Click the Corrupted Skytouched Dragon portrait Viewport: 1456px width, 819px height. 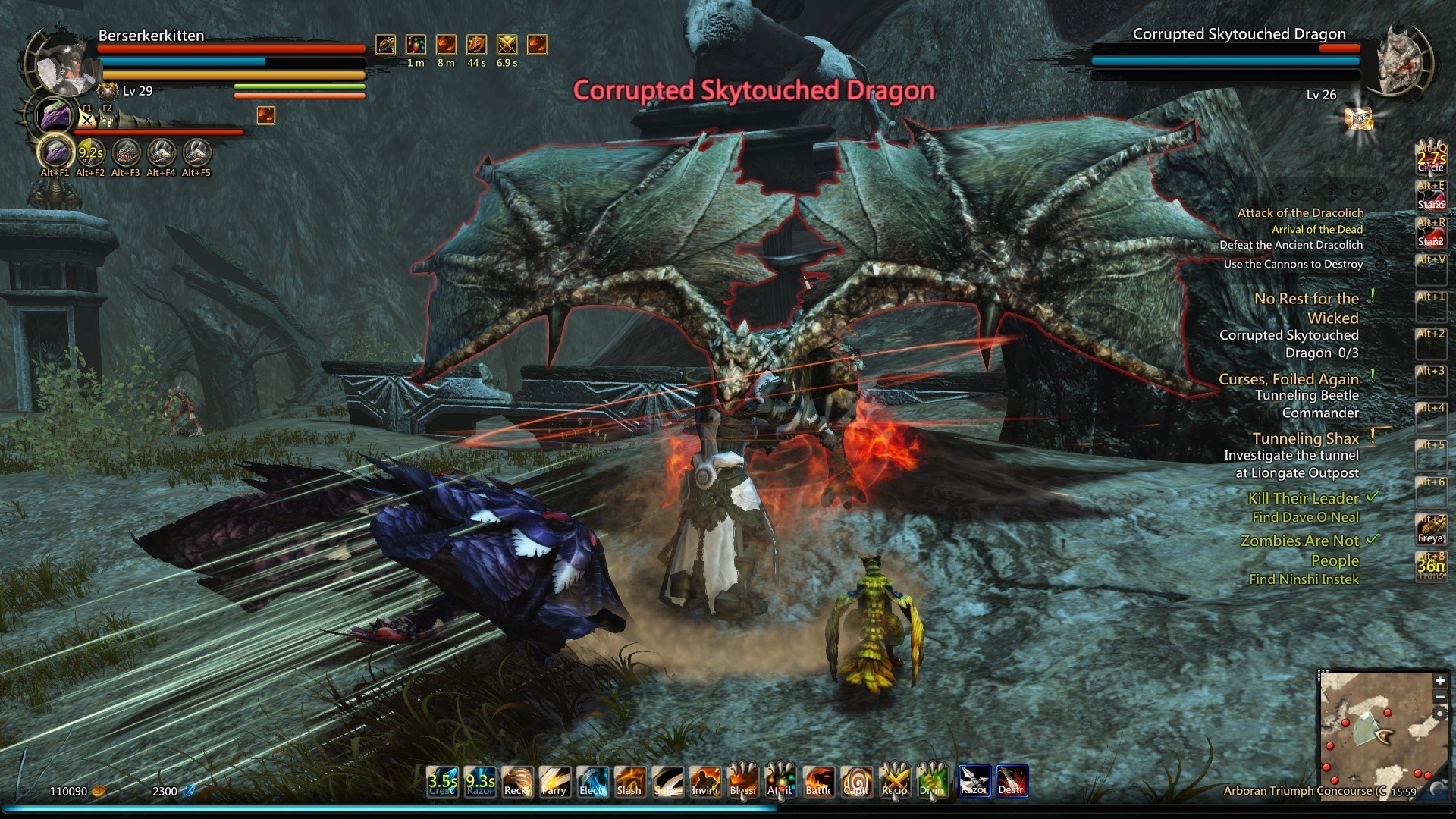[x=1400, y=61]
